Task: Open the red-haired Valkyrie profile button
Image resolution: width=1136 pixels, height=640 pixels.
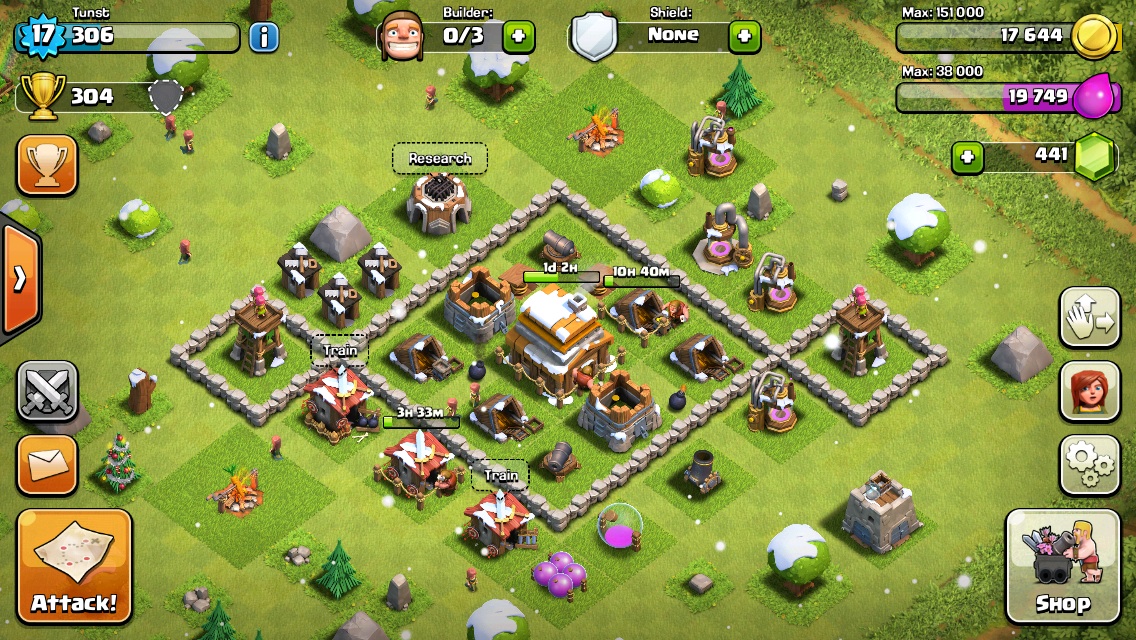Action: [x=1090, y=391]
